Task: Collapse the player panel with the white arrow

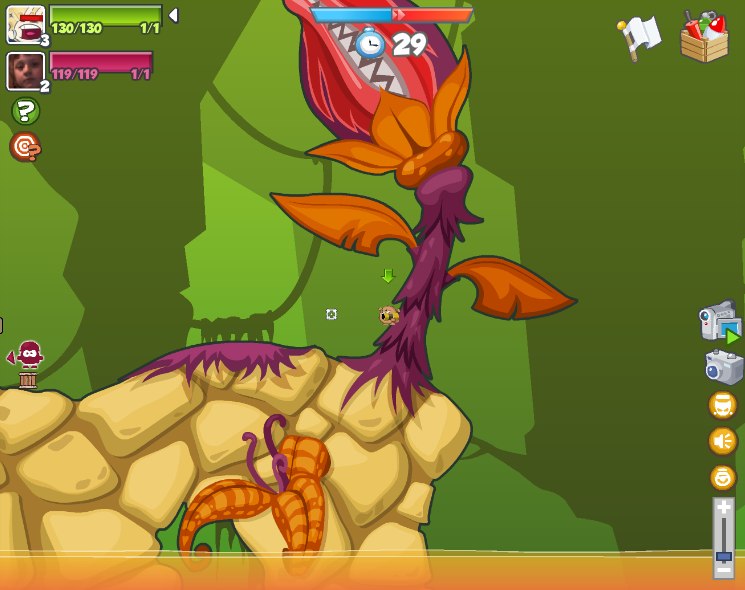Action: pos(173,15)
